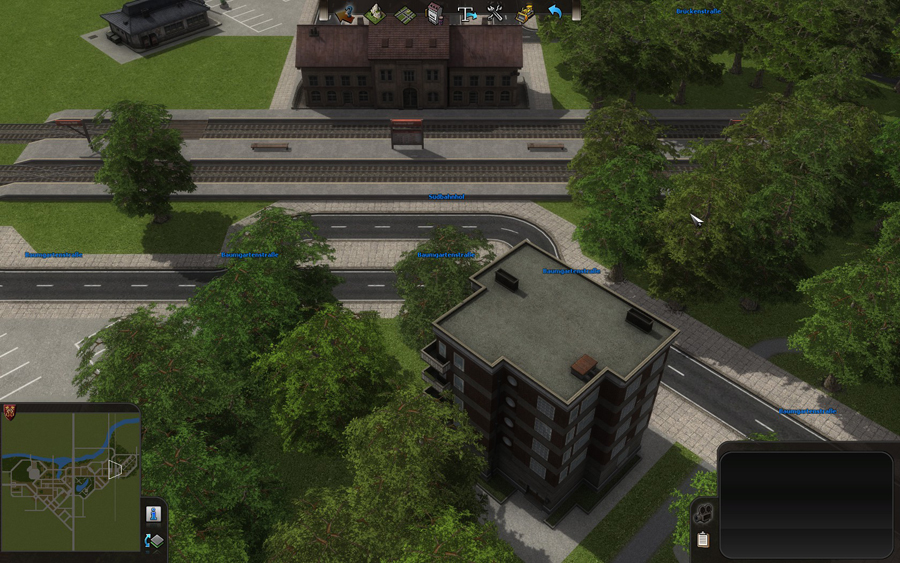The image size is (900, 563).
Task: Open the clipboard notes icon
Action: (703, 540)
